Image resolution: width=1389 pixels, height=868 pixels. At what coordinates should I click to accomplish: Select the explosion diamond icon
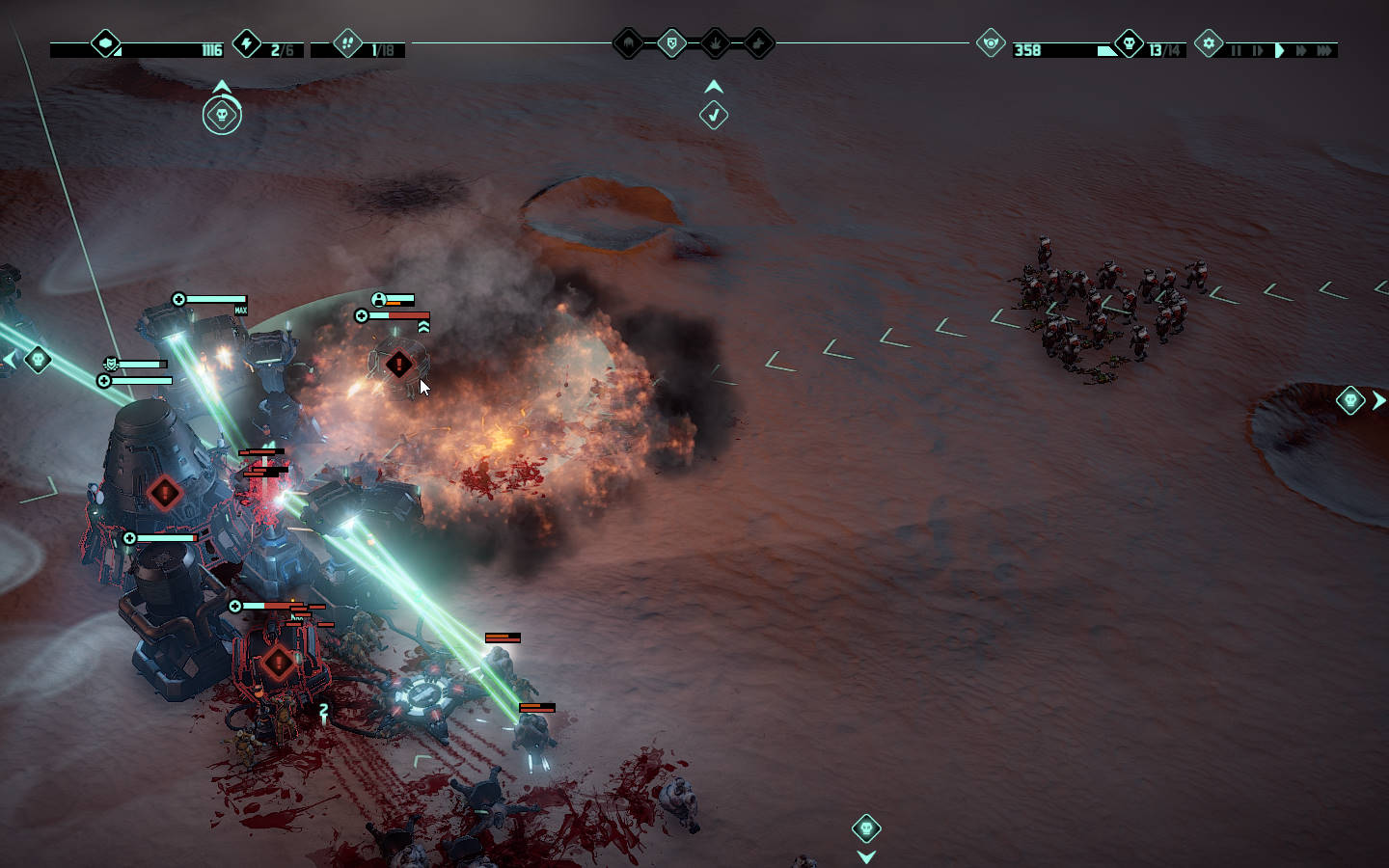[x=716, y=43]
